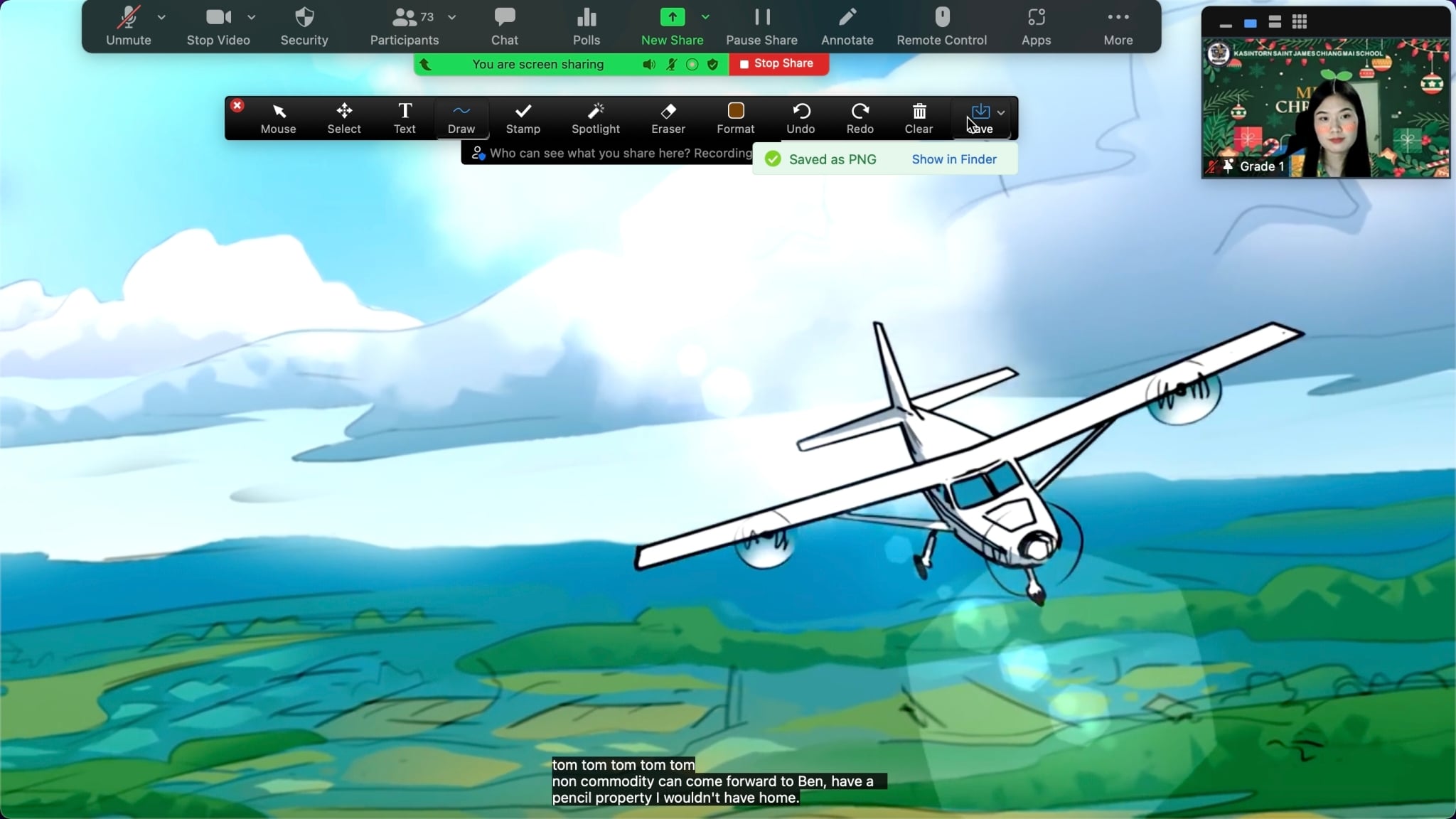Screen dimensions: 1456x819
Task: Switch to the Mouse annotation tool
Action: [x=278, y=118]
